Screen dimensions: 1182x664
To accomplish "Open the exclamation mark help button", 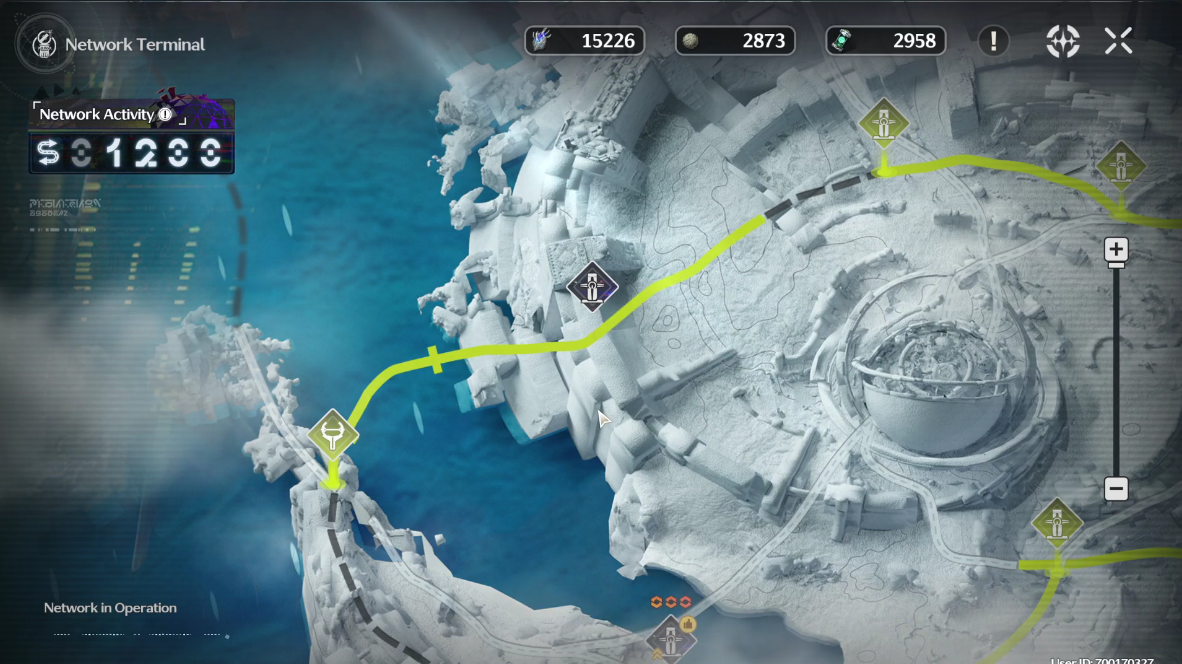I will (993, 41).
